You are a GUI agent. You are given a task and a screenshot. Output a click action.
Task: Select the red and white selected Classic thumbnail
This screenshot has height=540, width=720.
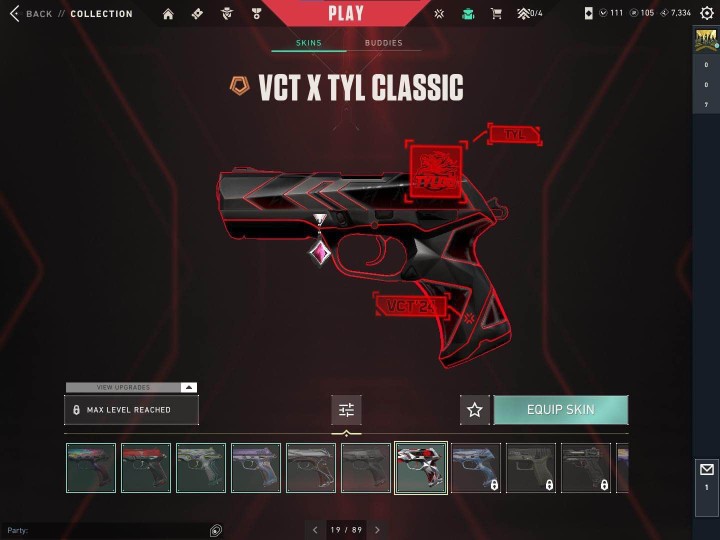click(421, 468)
